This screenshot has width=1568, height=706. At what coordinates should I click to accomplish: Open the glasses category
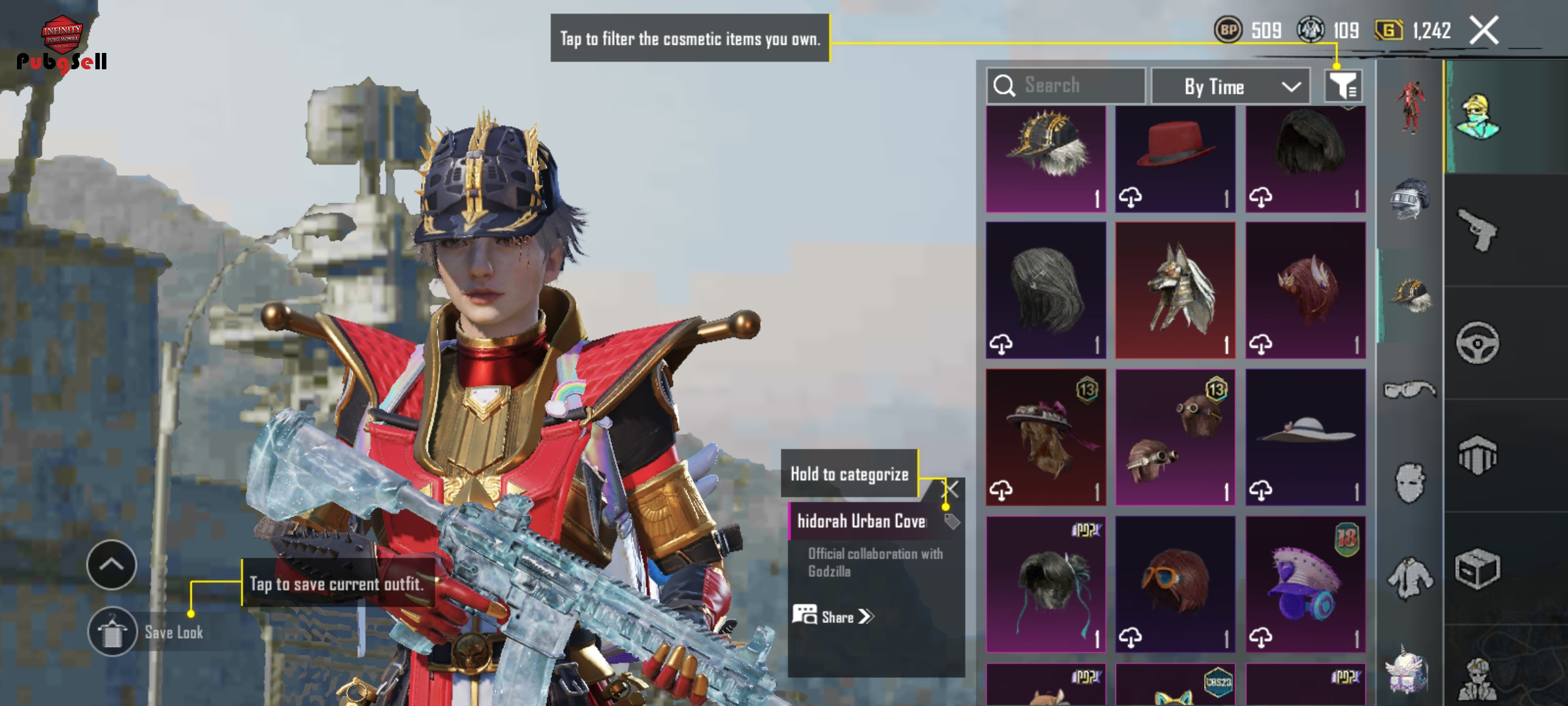click(x=1409, y=390)
